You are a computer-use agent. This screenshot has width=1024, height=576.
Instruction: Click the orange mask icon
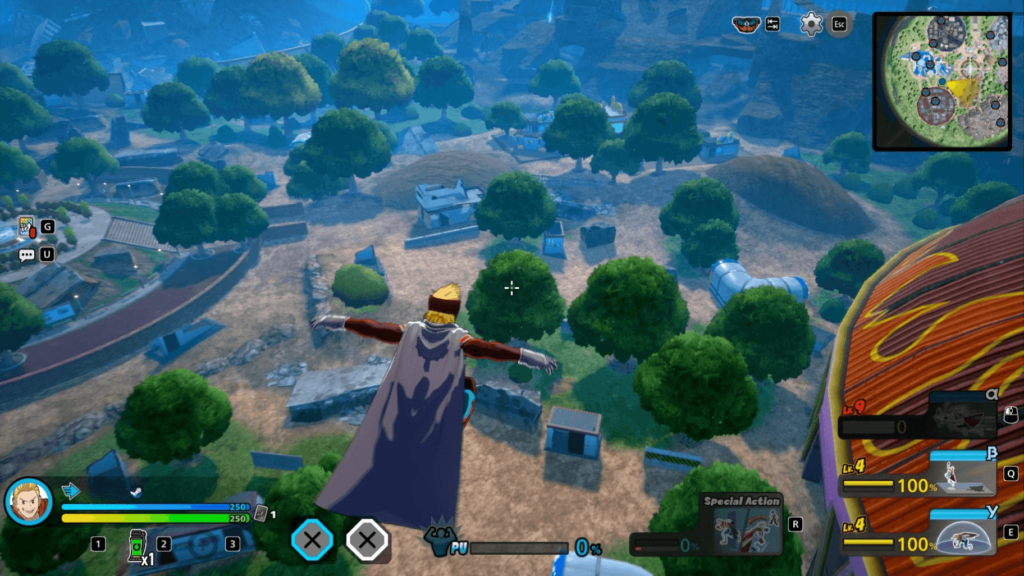[746, 24]
